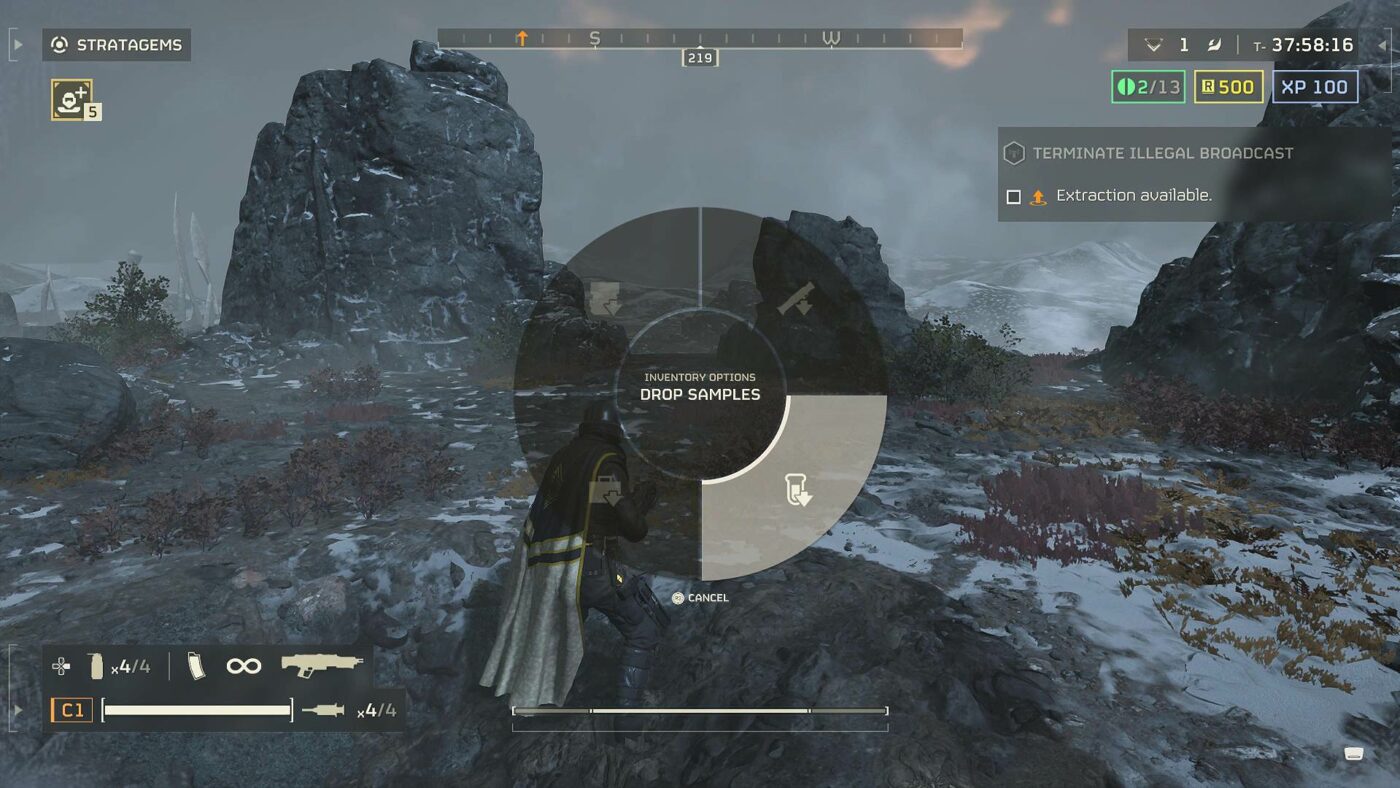Screen dimensions: 1400x788
Task: Select the drop support weapon wheel segment icon
Action: pos(796,297)
